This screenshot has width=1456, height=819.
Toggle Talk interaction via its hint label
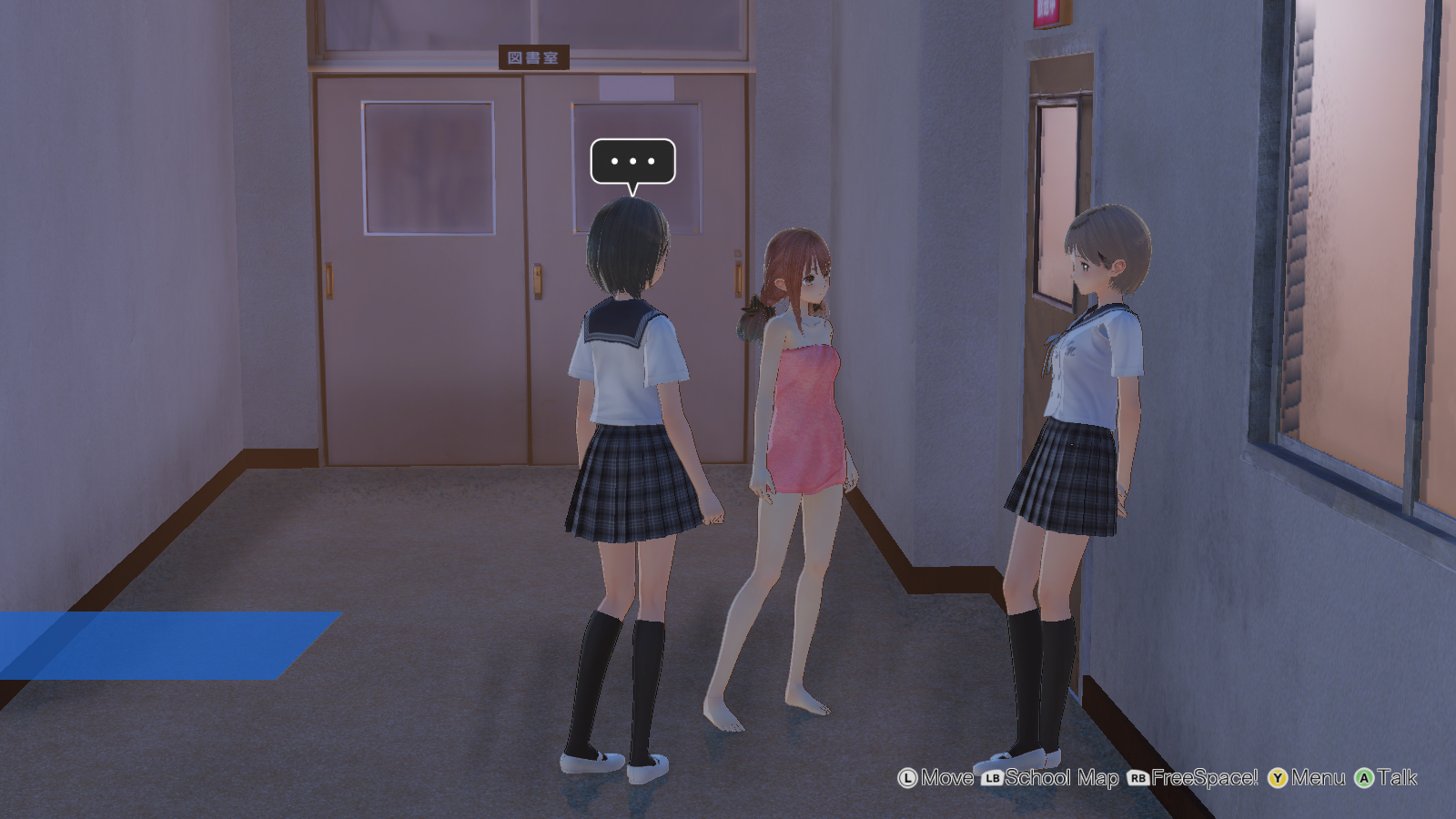[x=1398, y=779]
